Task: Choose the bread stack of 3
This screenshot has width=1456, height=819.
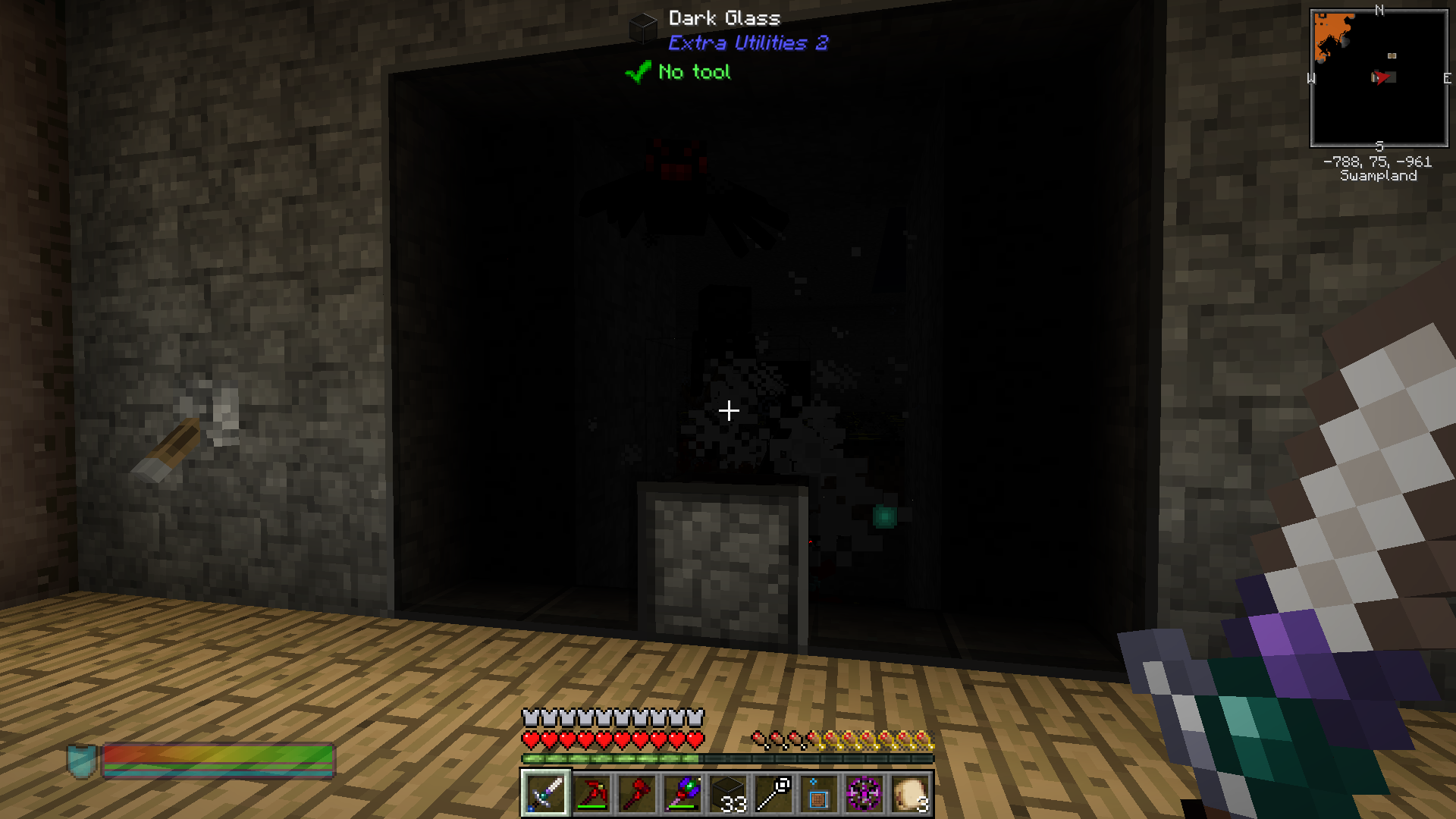Action: [x=909, y=794]
